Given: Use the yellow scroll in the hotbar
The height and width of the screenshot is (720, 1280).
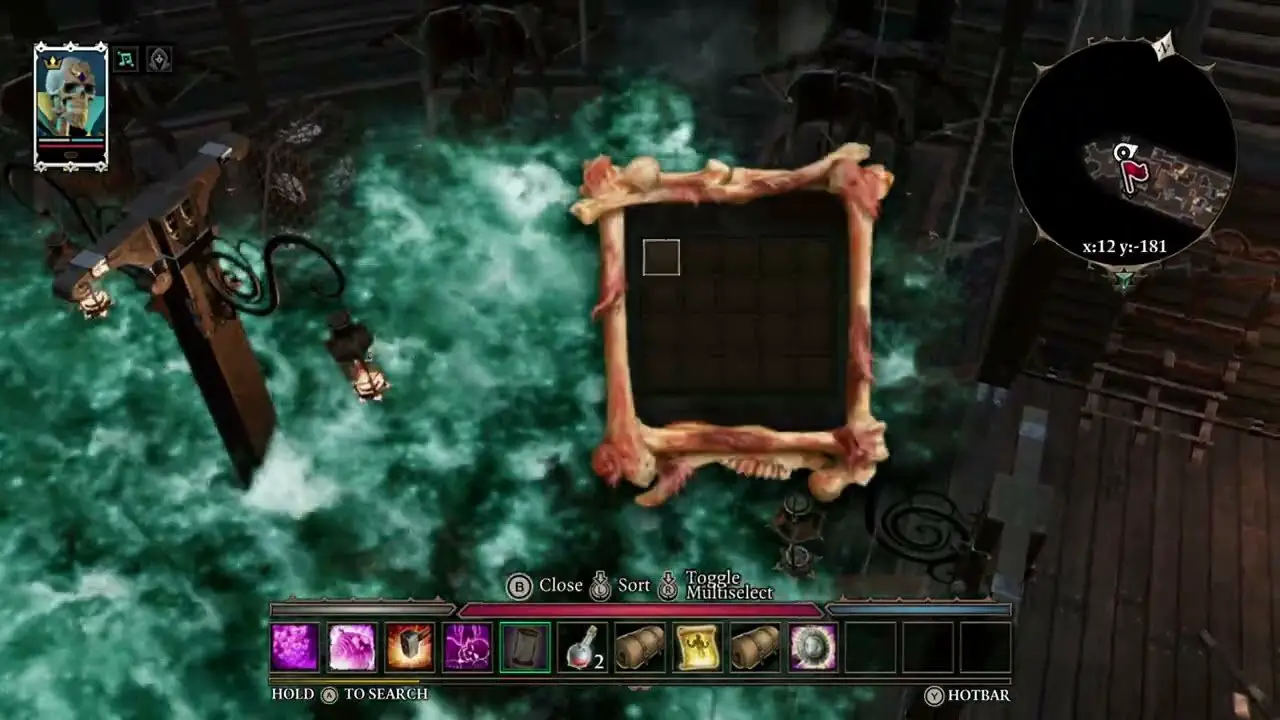Looking at the screenshot, I should tap(697, 647).
